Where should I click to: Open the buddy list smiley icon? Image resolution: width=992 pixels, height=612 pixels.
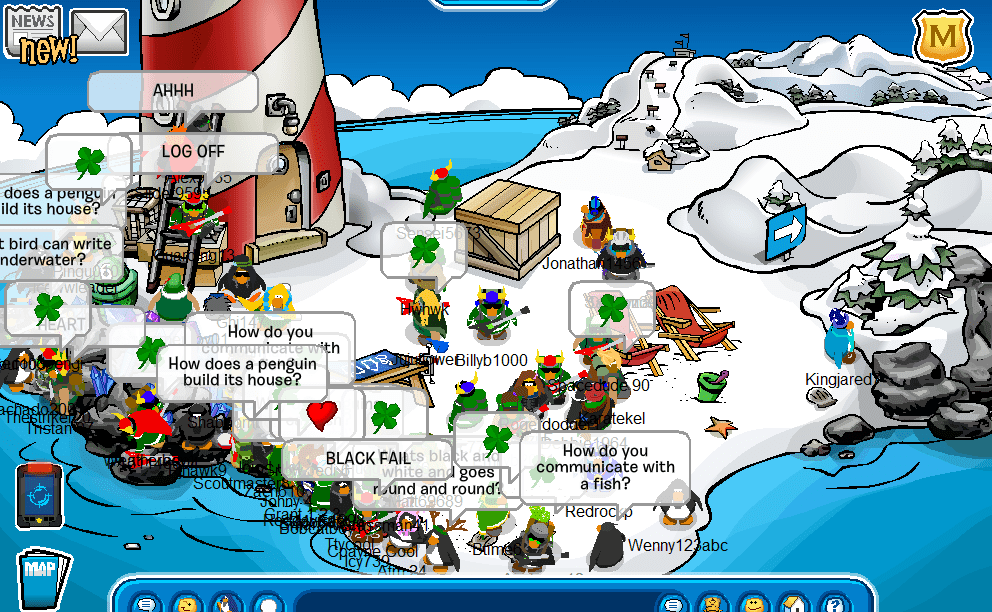pos(752,603)
